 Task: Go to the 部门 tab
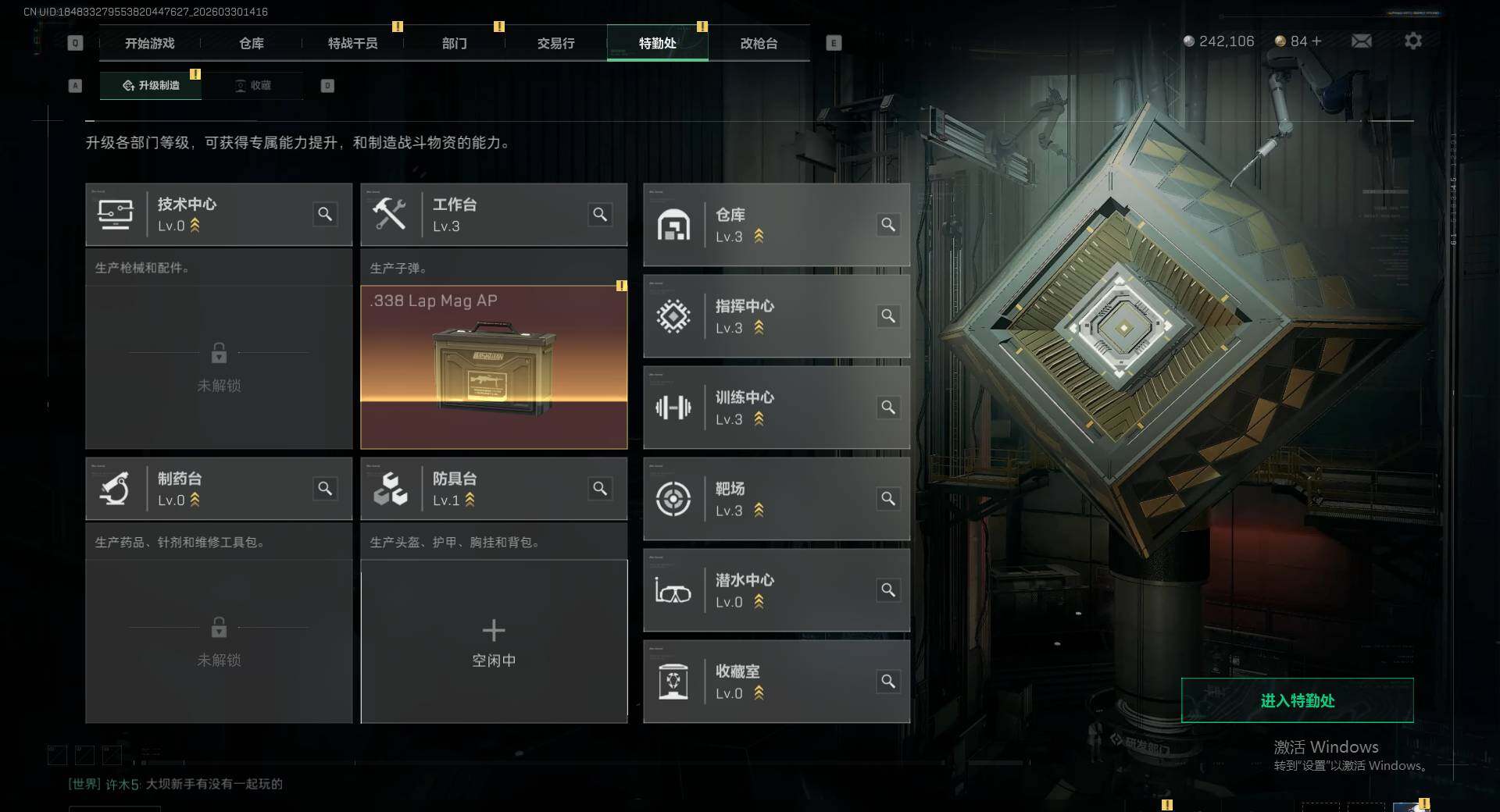click(x=454, y=44)
